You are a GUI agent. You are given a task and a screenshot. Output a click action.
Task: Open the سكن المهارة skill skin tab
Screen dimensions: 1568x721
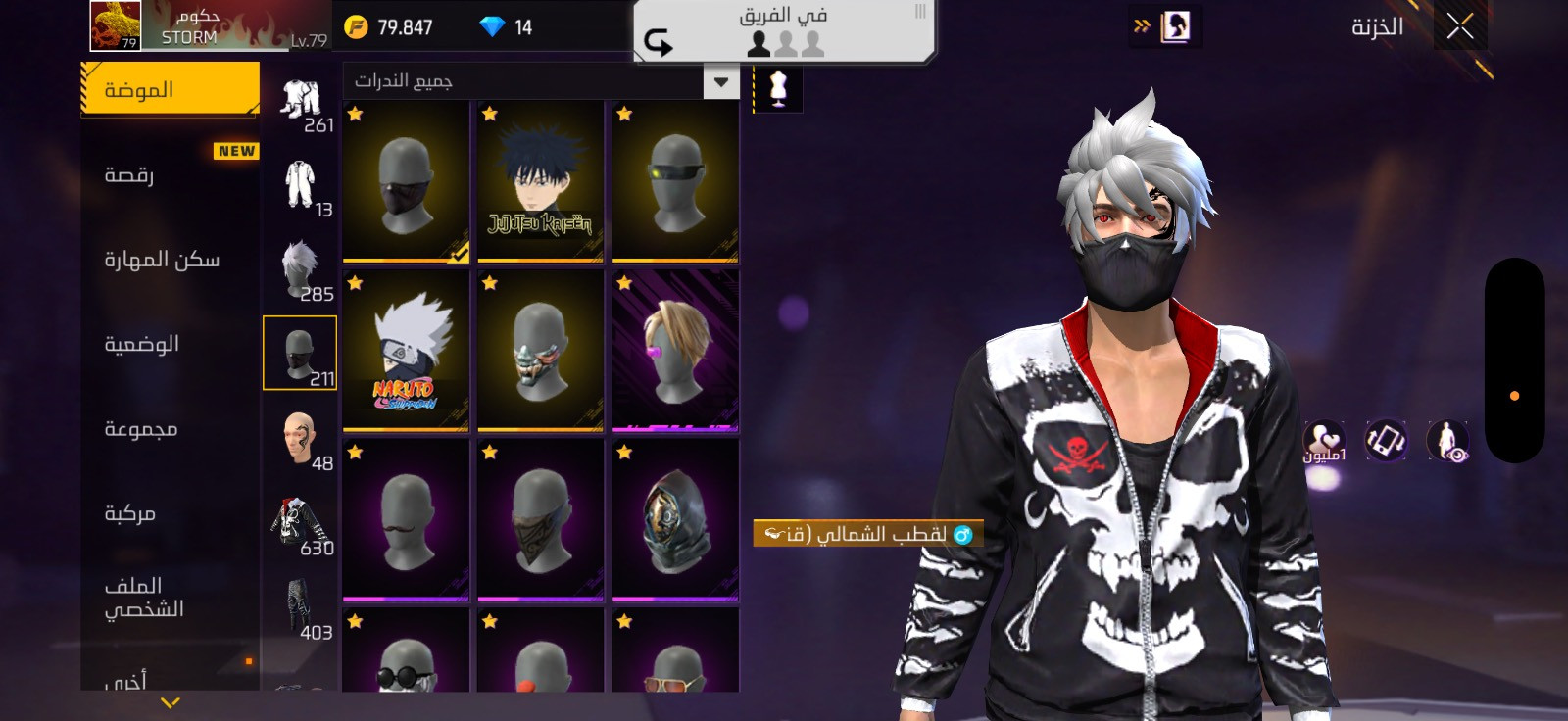170,260
